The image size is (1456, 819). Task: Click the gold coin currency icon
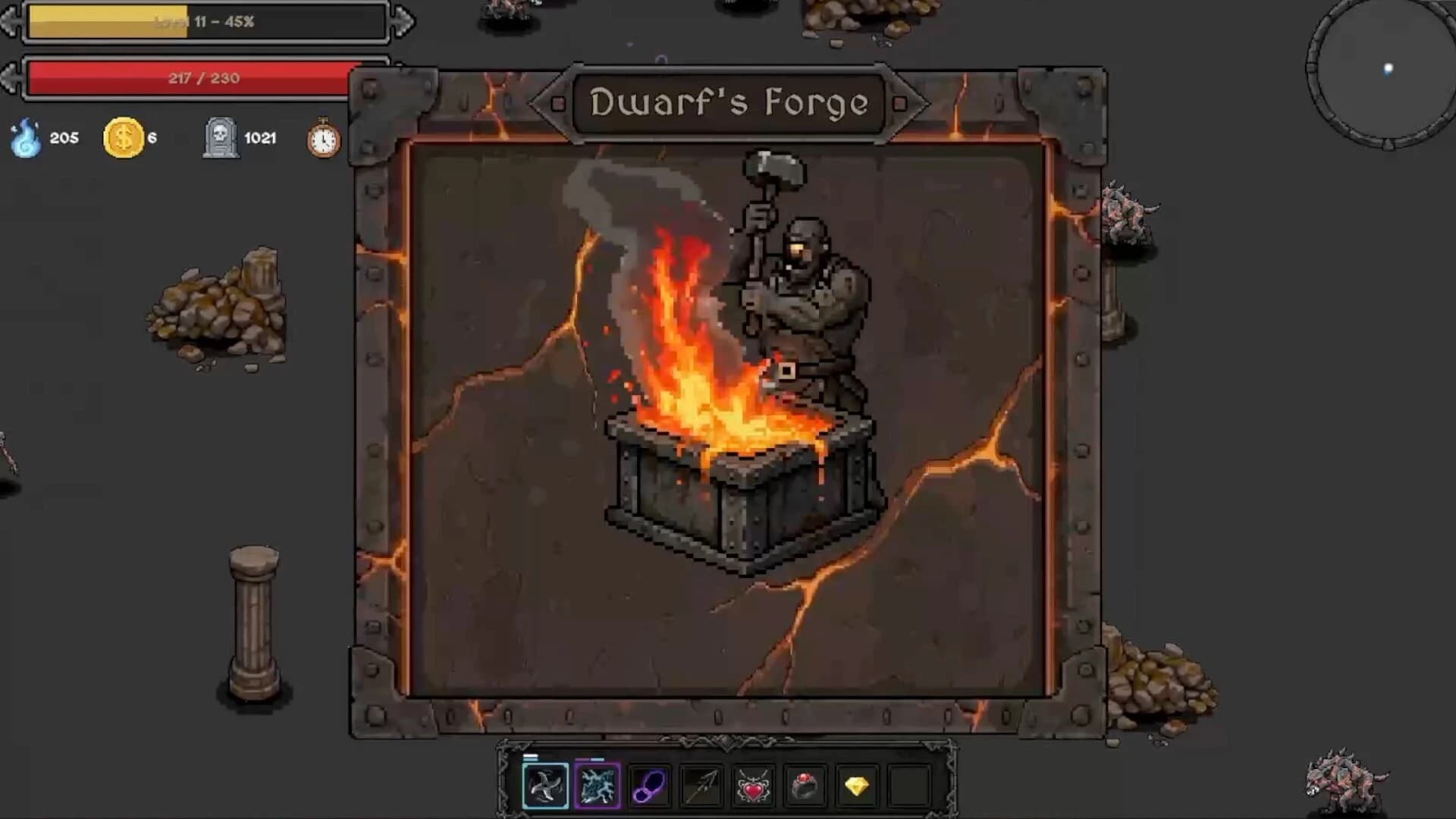point(124,138)
